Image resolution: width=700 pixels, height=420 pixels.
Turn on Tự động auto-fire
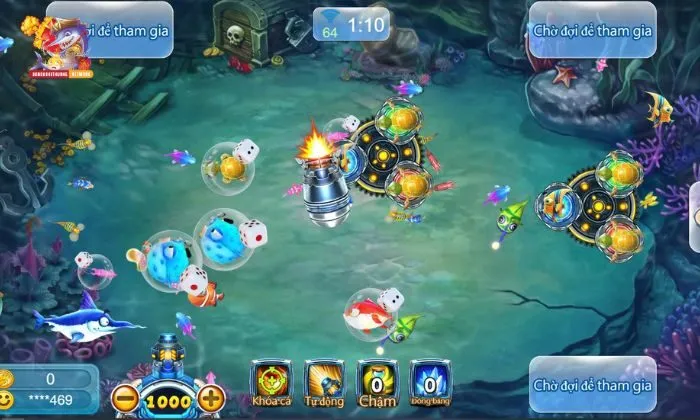click(x=322, y=381)
